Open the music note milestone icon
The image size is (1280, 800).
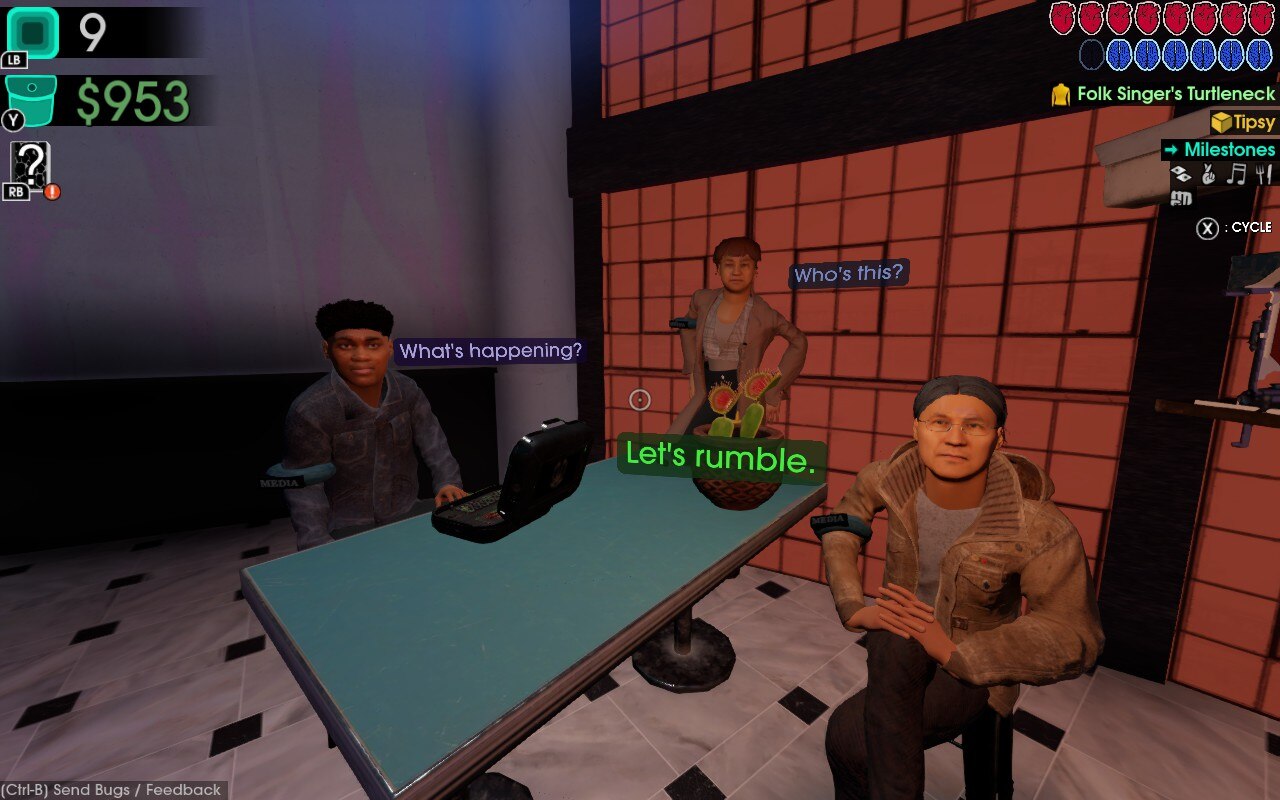pyautogui.click(x=1236, y=173)
